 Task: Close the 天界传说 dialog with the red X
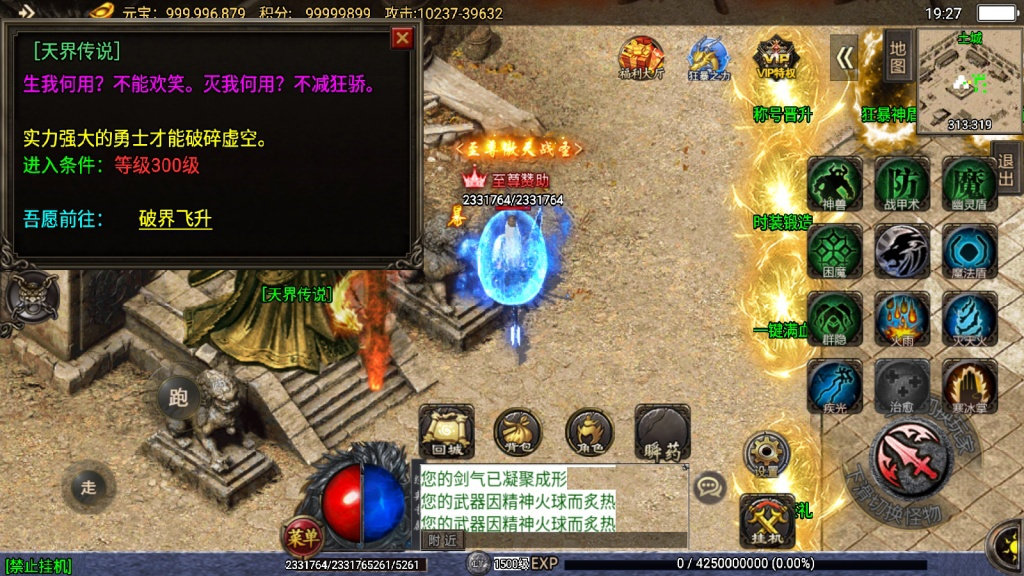pos(402,38)
